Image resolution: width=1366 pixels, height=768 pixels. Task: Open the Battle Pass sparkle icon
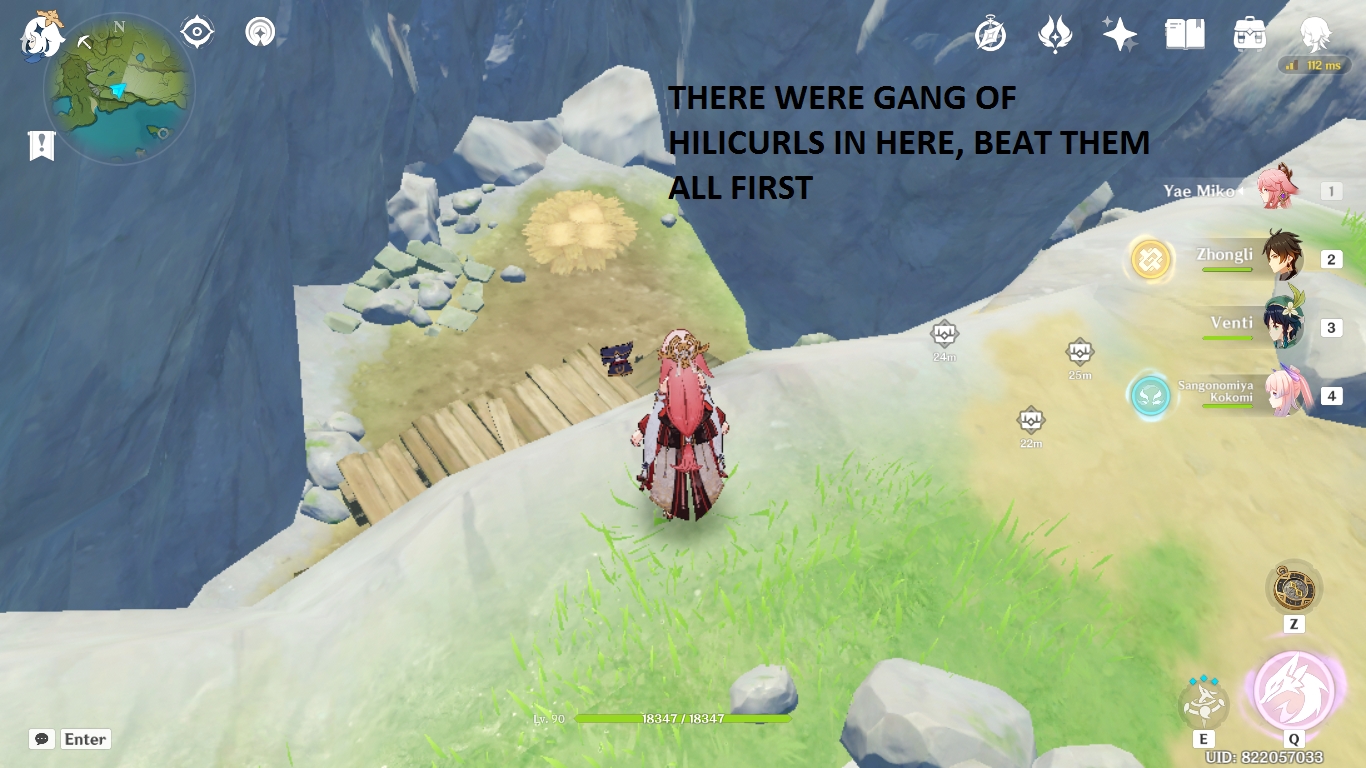[1120, 33]
